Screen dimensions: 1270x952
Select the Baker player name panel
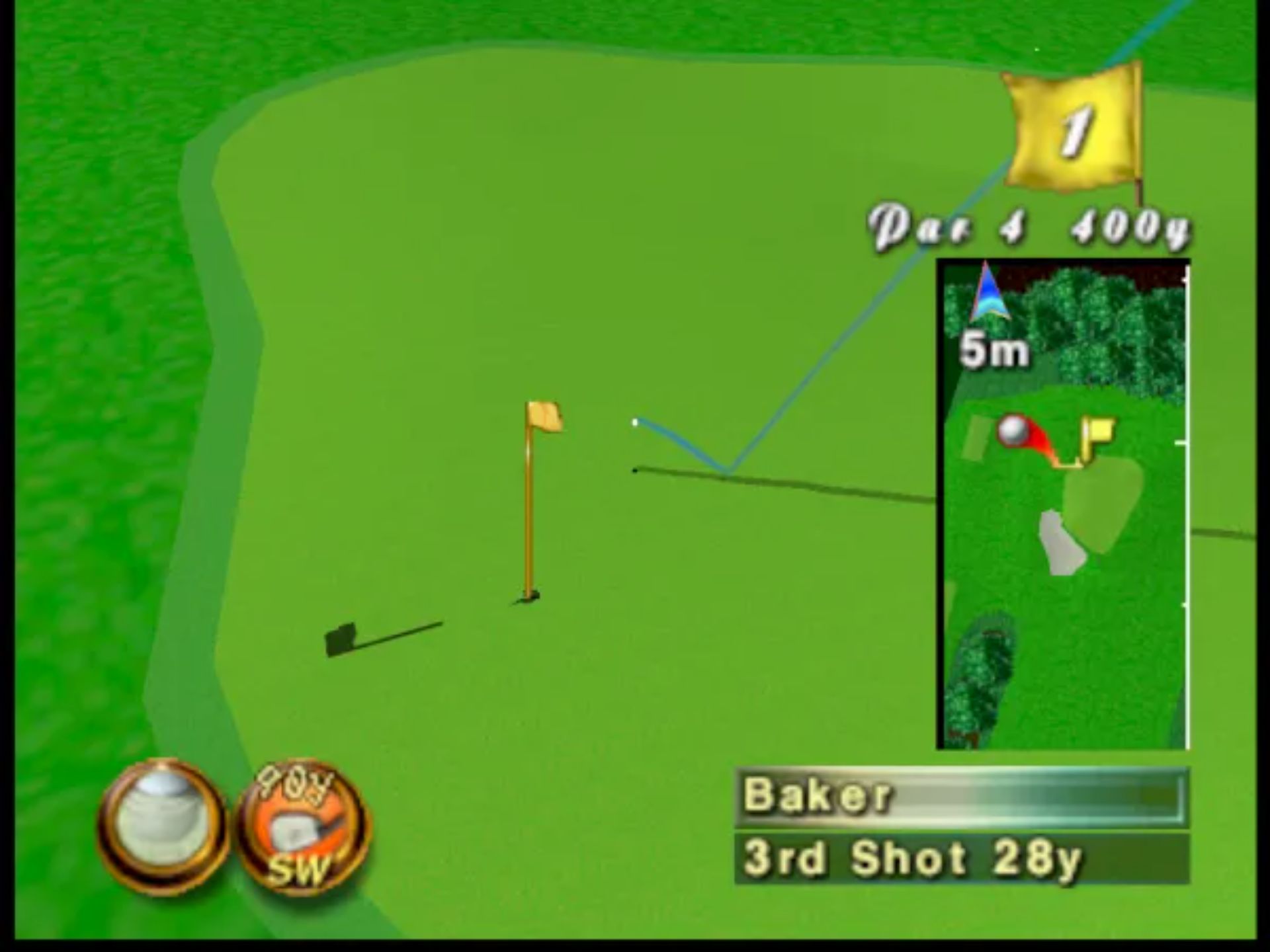click(x=961, y=796)
